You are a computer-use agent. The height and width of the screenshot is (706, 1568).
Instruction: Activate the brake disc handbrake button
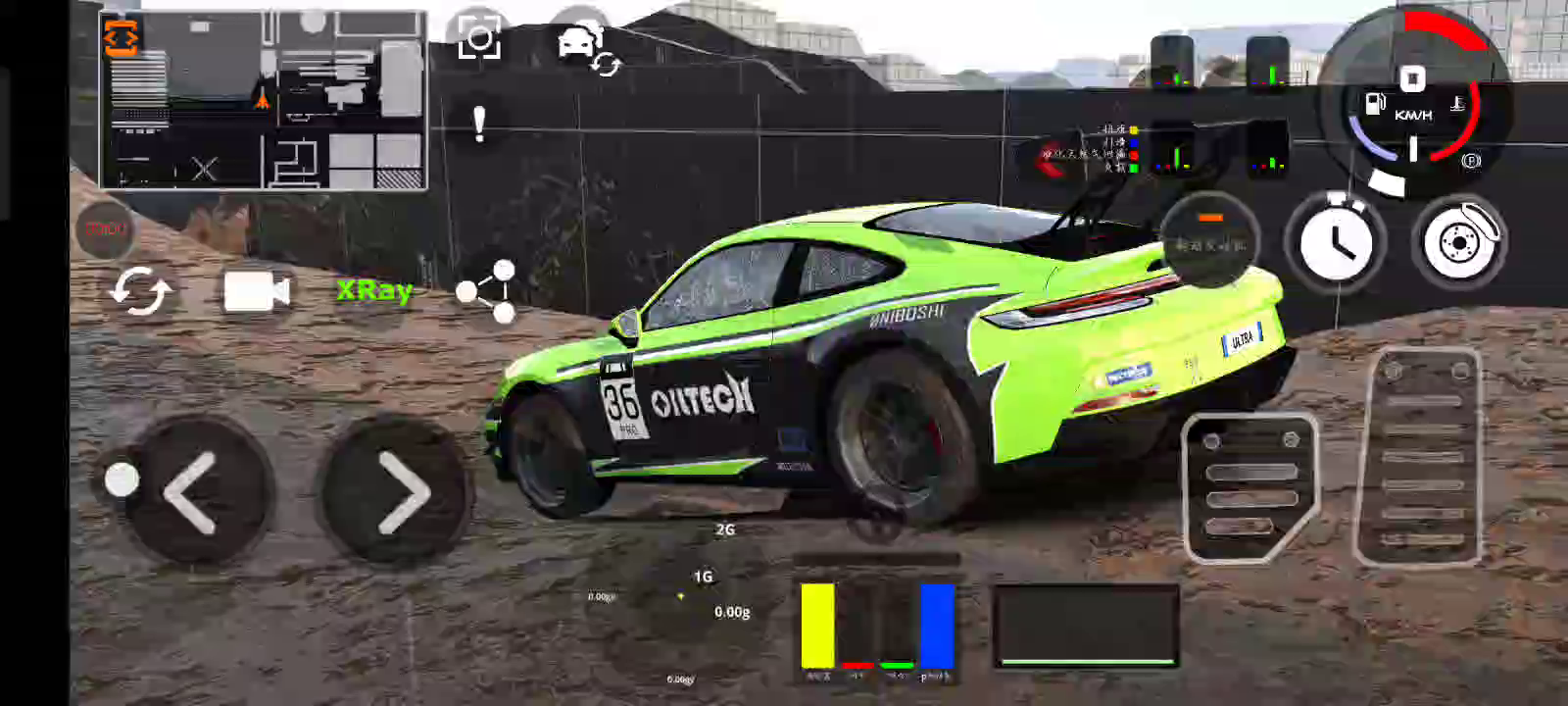click(1458, 242)
